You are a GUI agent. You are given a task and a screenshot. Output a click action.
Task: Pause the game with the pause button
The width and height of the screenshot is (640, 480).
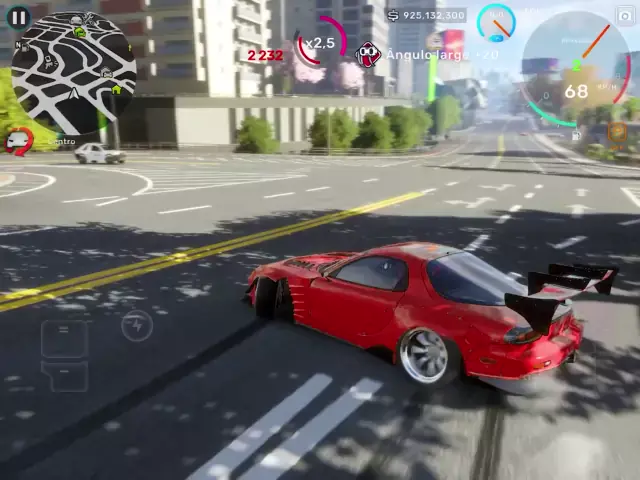(x=18, y=17)
